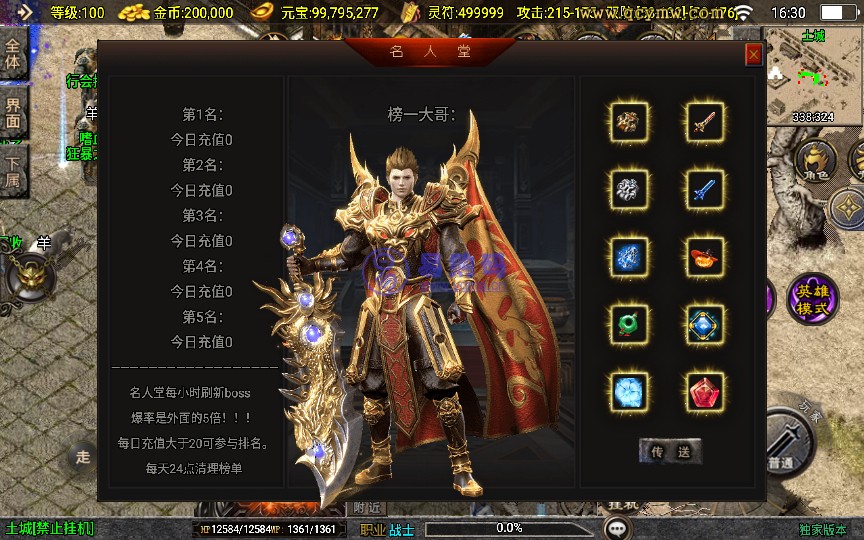Select the blue crystal shard reward icon
The height and width of the screenshot is (540, 864).
[629, 255]
